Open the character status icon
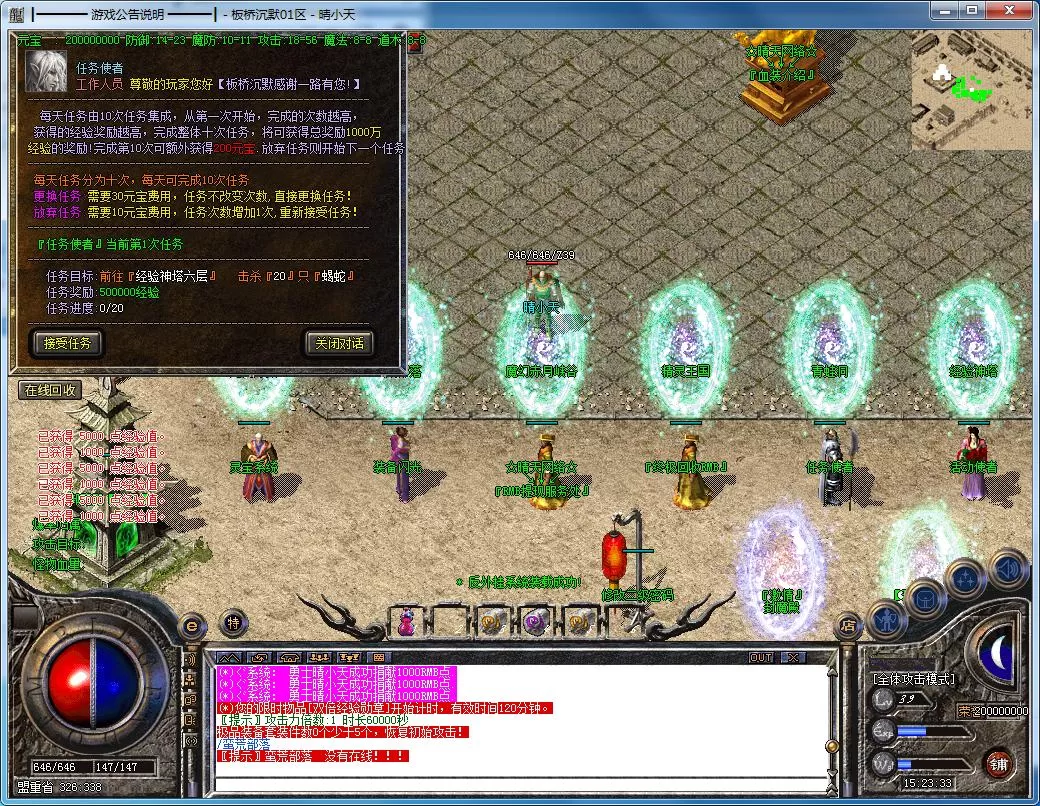The image size is (1040, 806). (x=887, y=620)
